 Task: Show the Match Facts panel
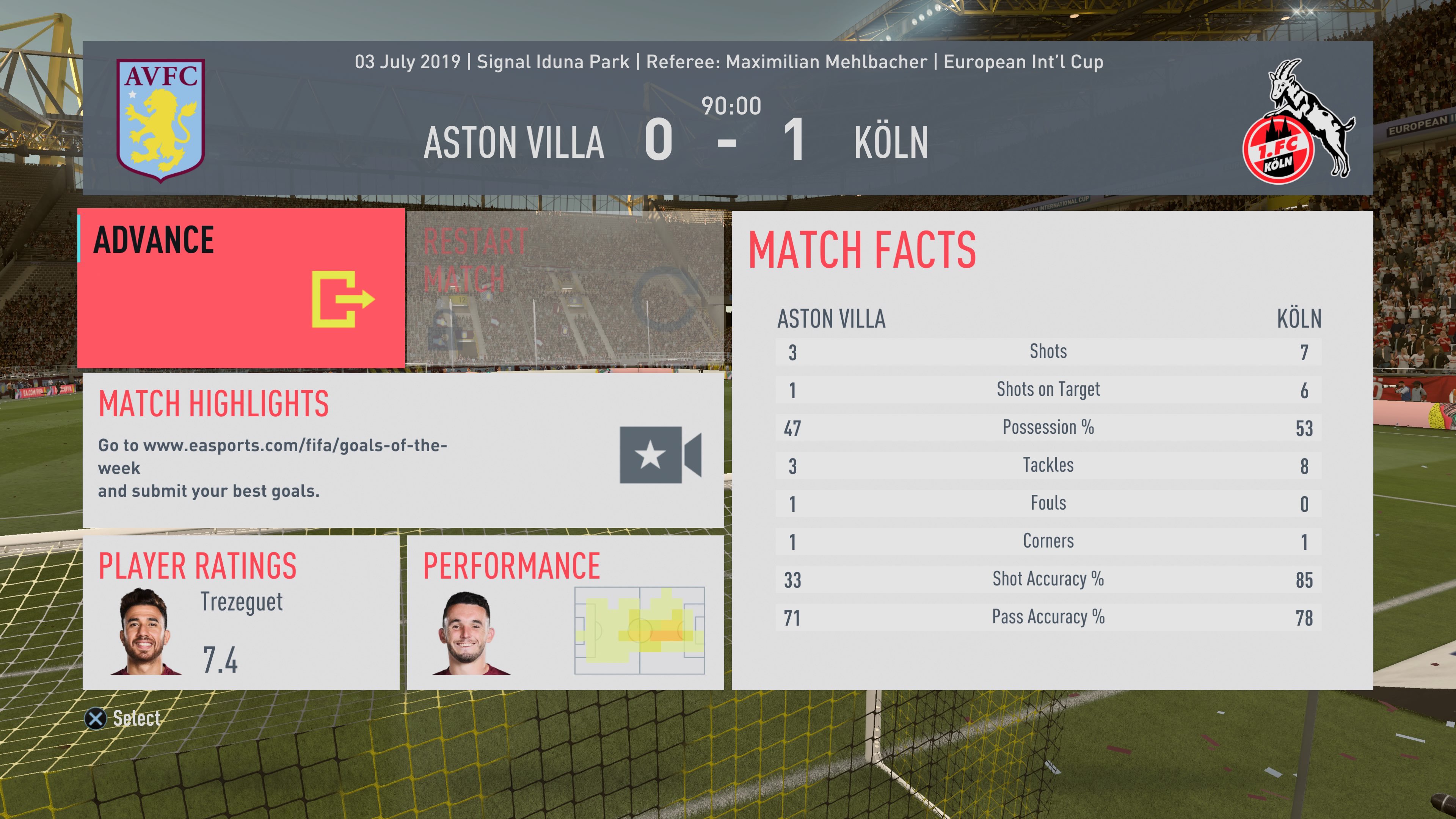click(x=1052, y=450)
